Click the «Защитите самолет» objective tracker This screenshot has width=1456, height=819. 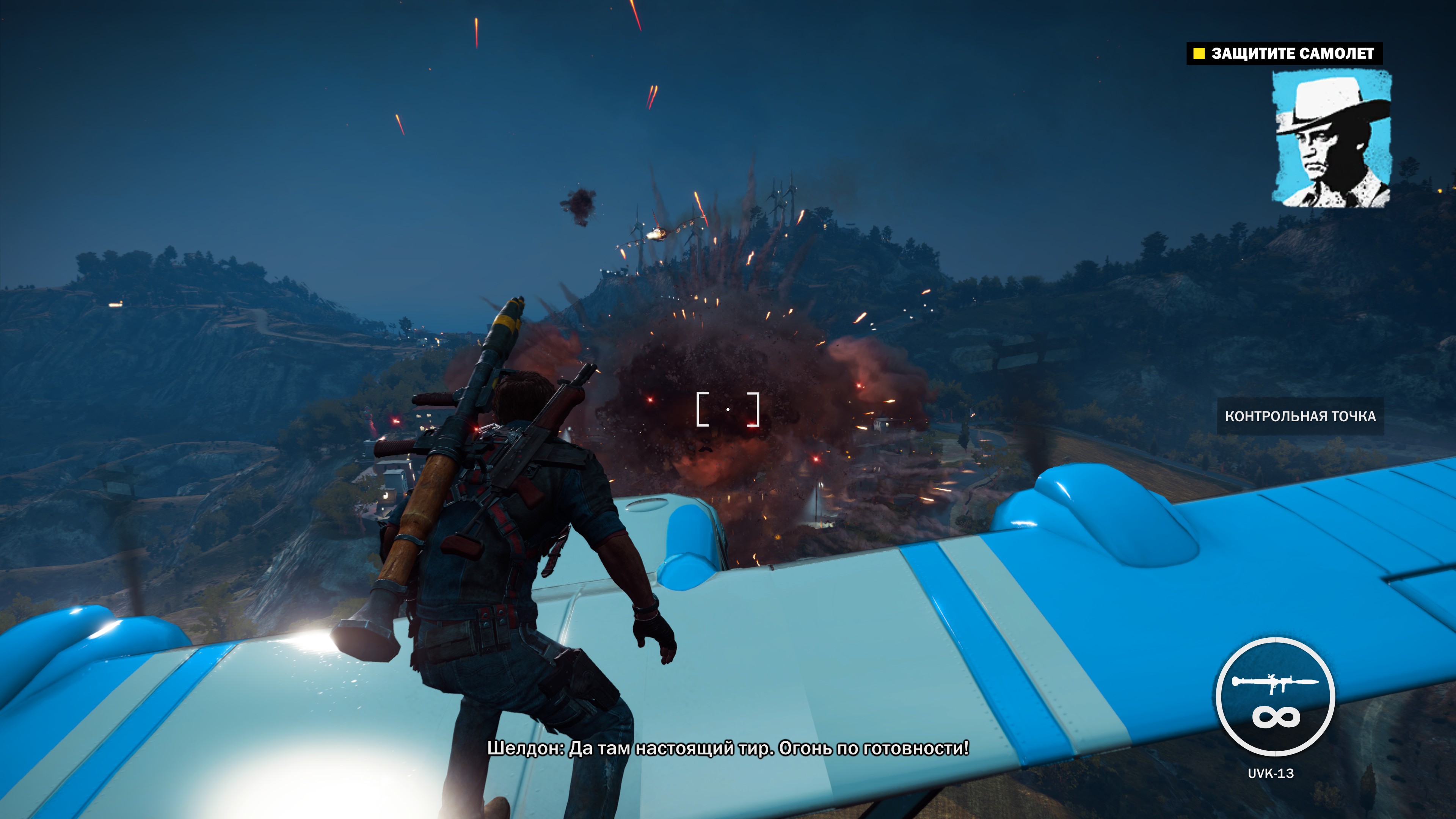point(1284,54)
